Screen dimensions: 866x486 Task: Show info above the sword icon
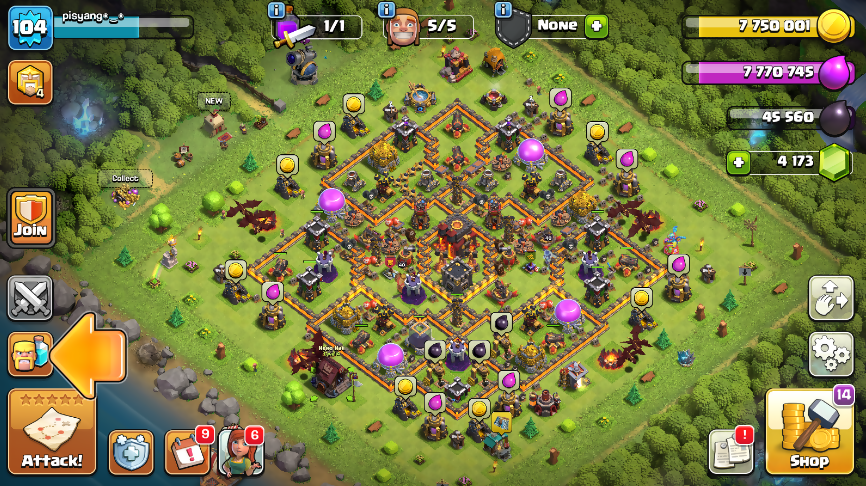tap(276, 9)
